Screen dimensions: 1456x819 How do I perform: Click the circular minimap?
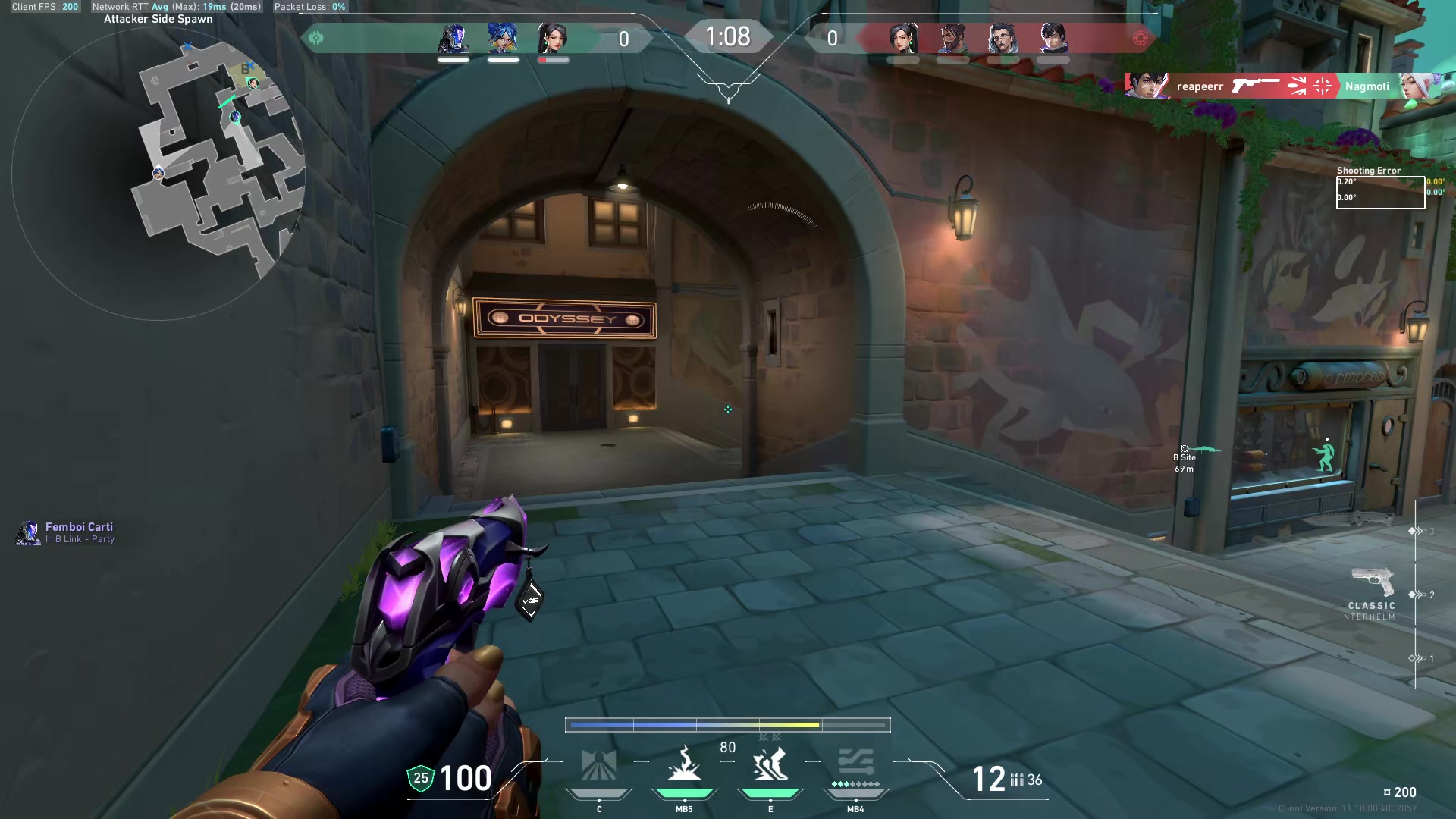coord(159,174)
